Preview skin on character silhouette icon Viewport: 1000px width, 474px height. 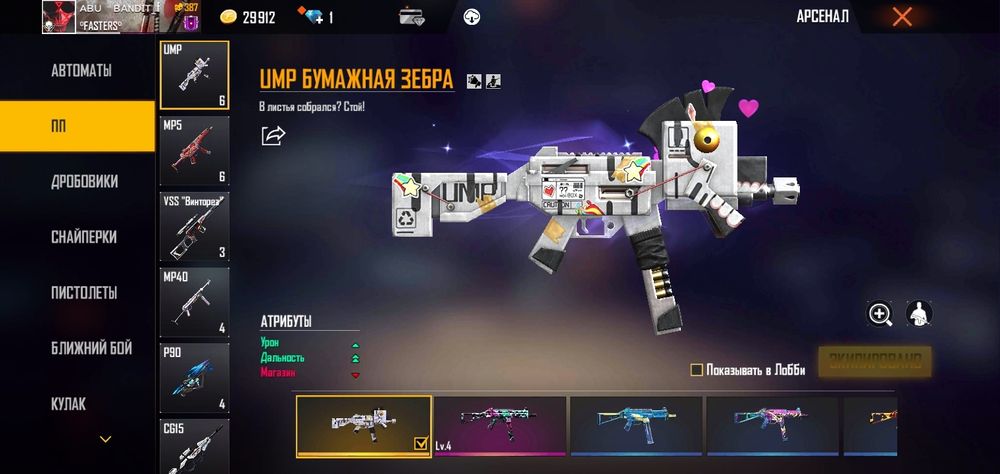pyautogui.click(x=919, y=314)
